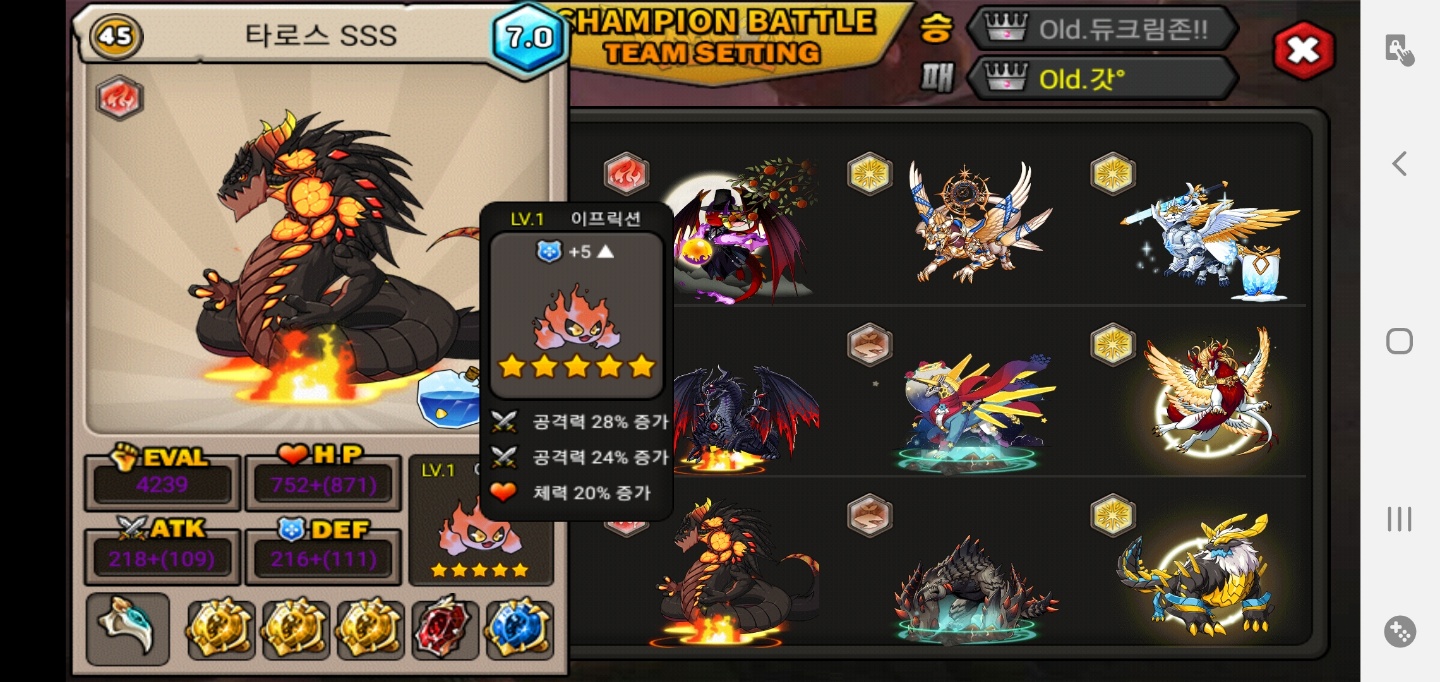Inspect the red gem equipment slot
The height and width of the screenshot is (682, 1440).
pyautogui.click(x=445, y=629)
